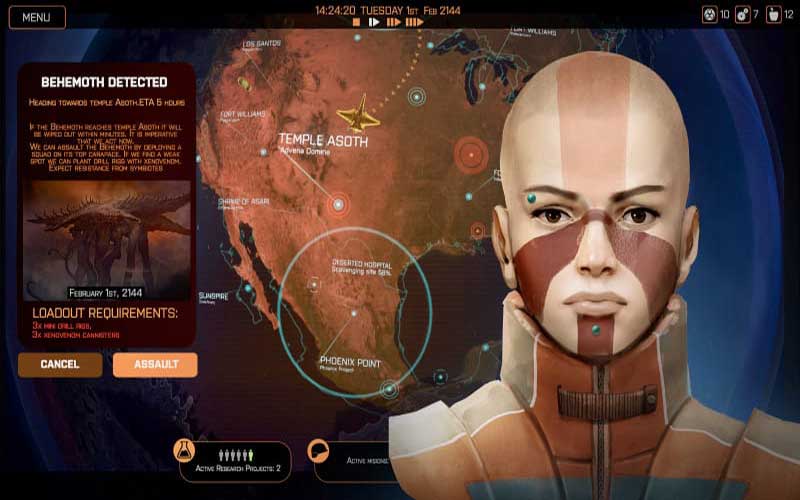Image resolution: width=800 pixels, height=500 pixels.
Task: Select the Temple Asoth map marker
Action: 338,204
